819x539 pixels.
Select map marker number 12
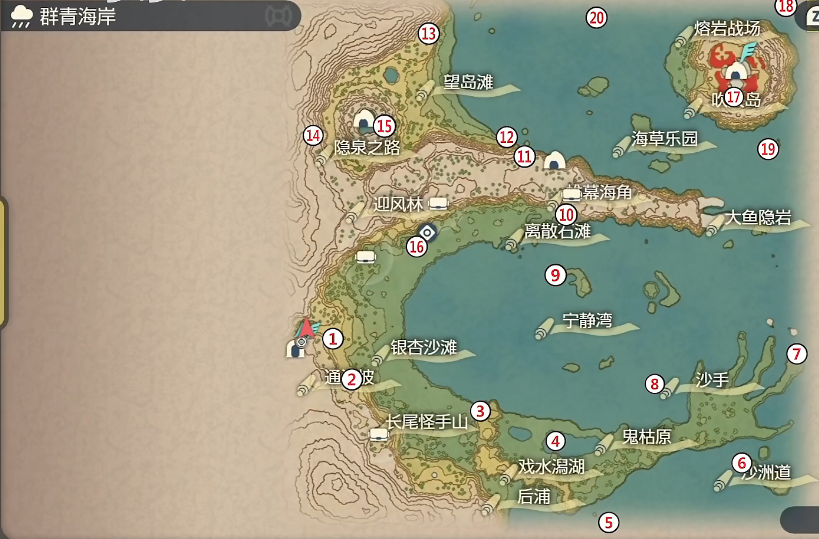click(x=506, y=136)
